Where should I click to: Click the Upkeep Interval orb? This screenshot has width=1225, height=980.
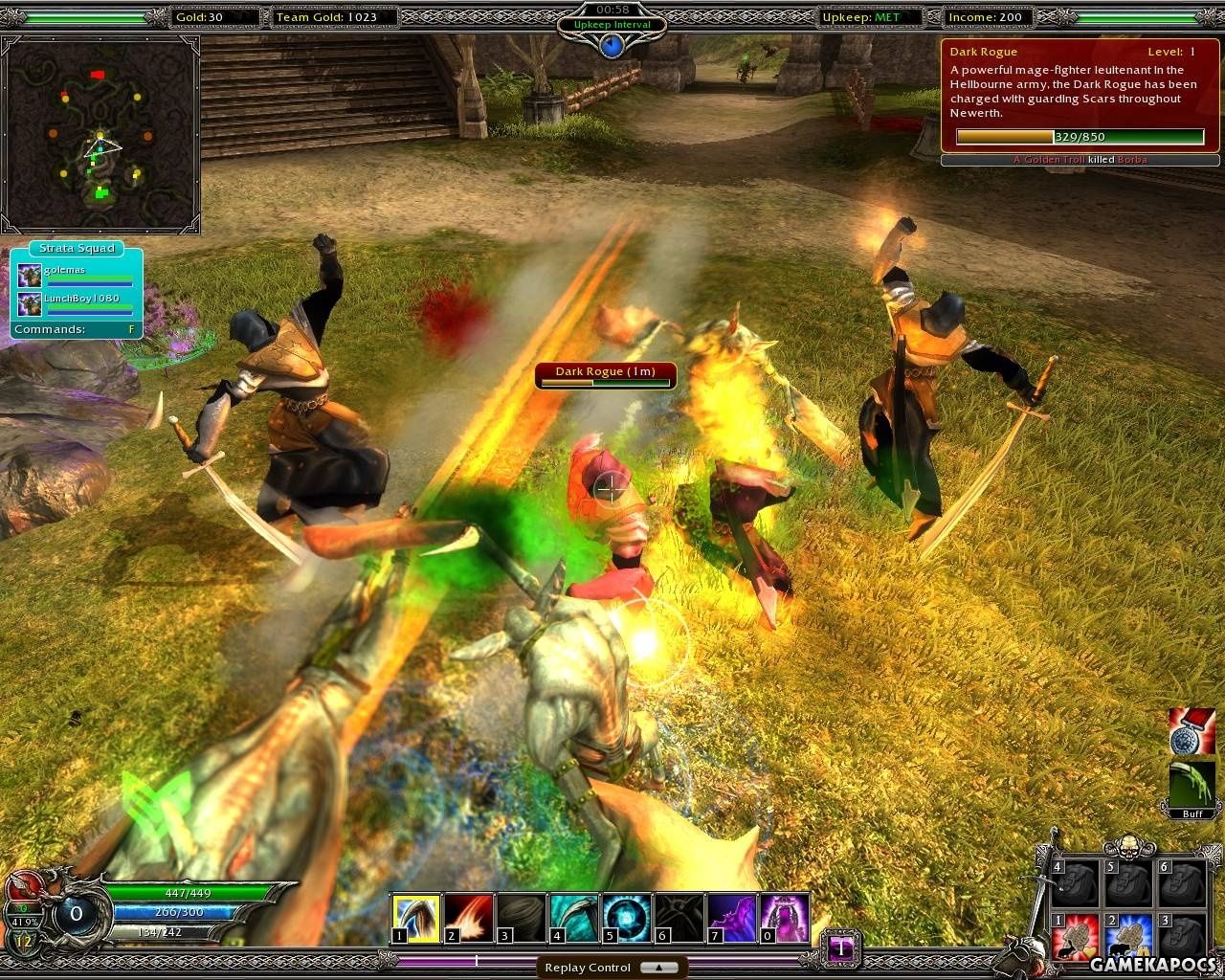(612, 44)
